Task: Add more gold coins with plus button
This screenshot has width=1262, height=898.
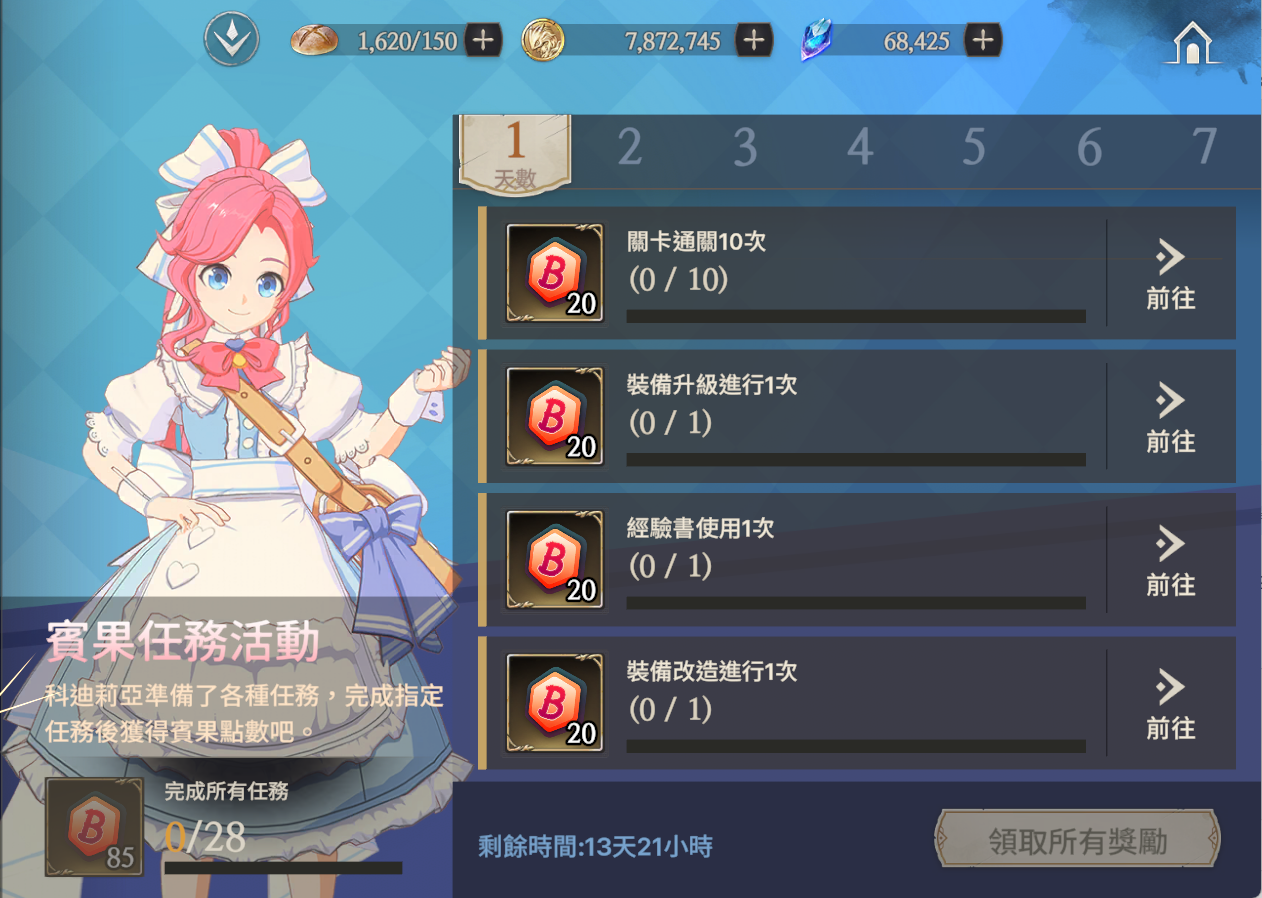Action: [x=754, y=41]
